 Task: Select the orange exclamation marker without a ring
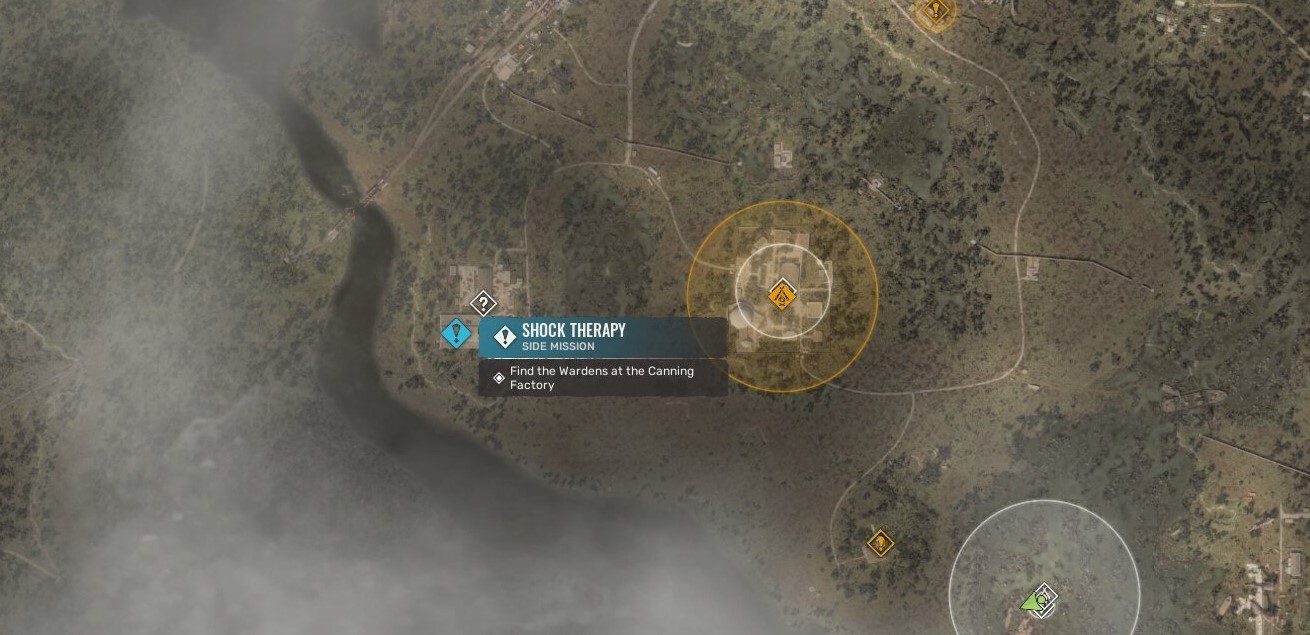point(880,544)
